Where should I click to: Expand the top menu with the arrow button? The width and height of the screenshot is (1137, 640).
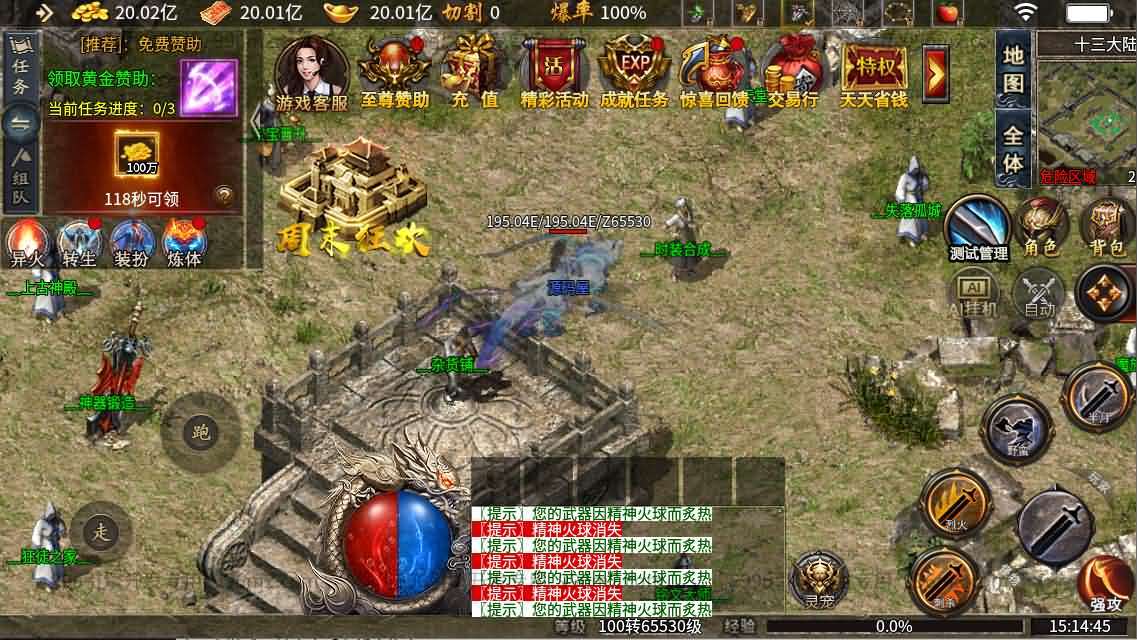coord(936,72)
